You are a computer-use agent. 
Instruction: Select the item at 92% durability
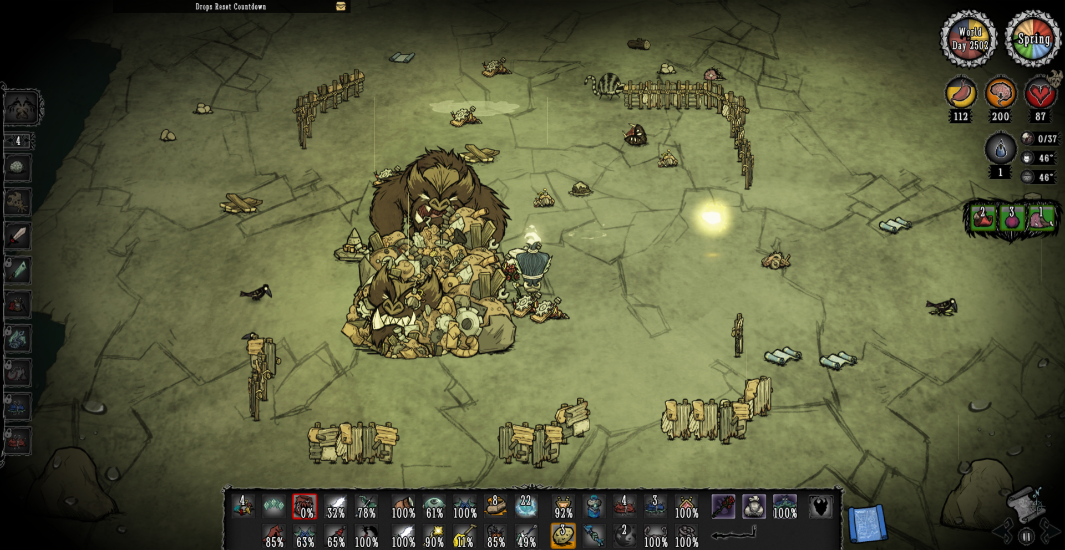[563, 507]
